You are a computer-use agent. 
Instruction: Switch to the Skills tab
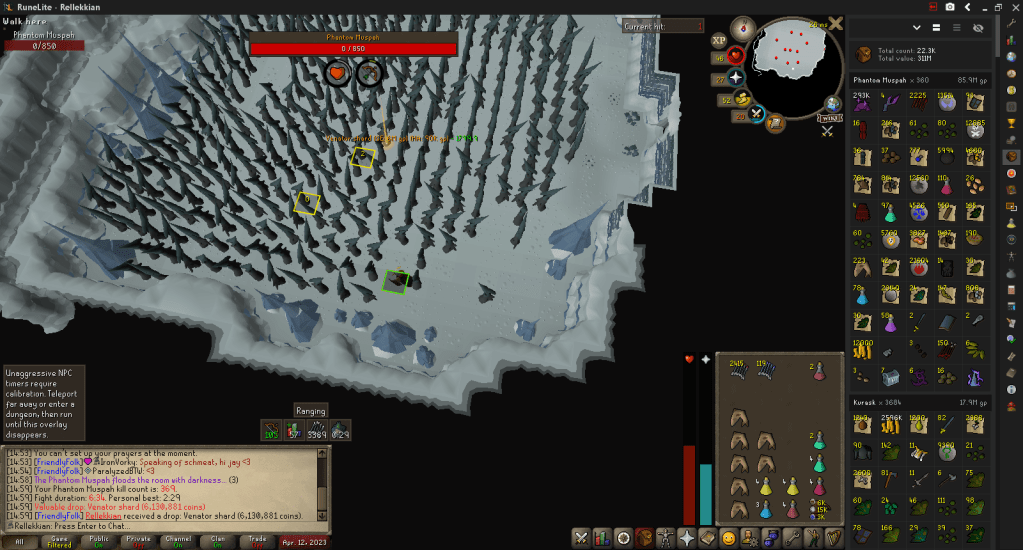click(x=604, y=537)
